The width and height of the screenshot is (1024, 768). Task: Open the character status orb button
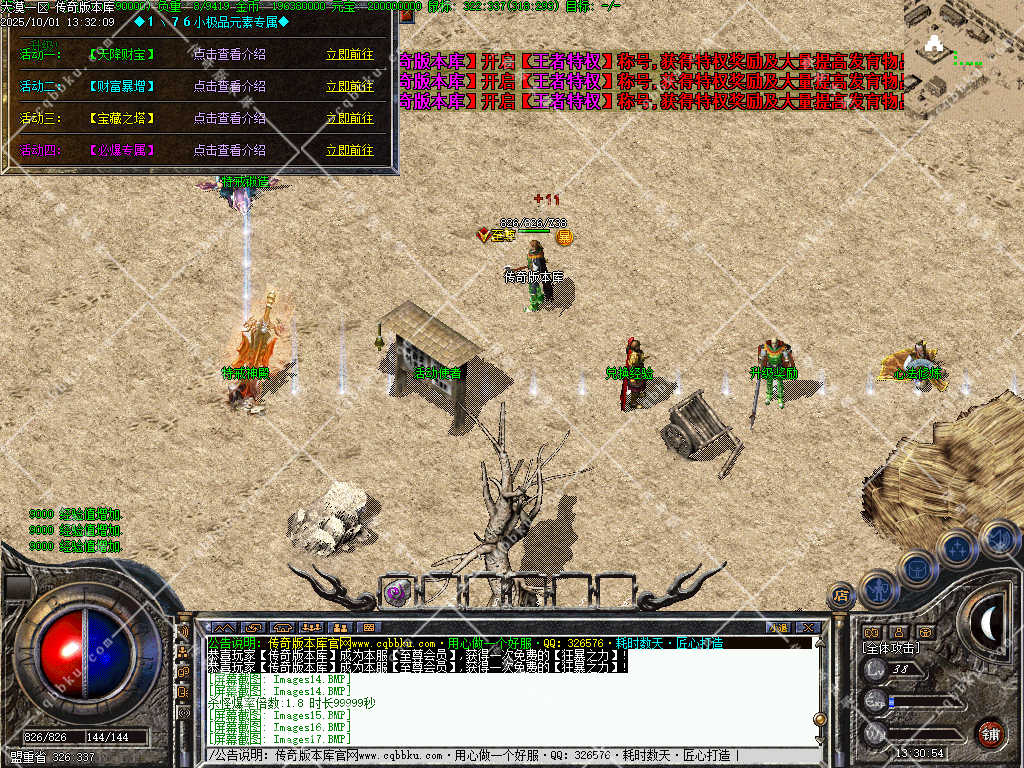tap(878, 589)
